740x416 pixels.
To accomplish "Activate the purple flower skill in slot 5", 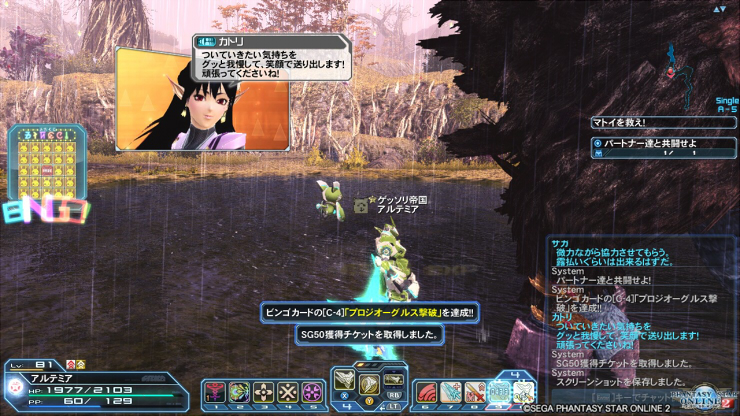I will [311, 392].
